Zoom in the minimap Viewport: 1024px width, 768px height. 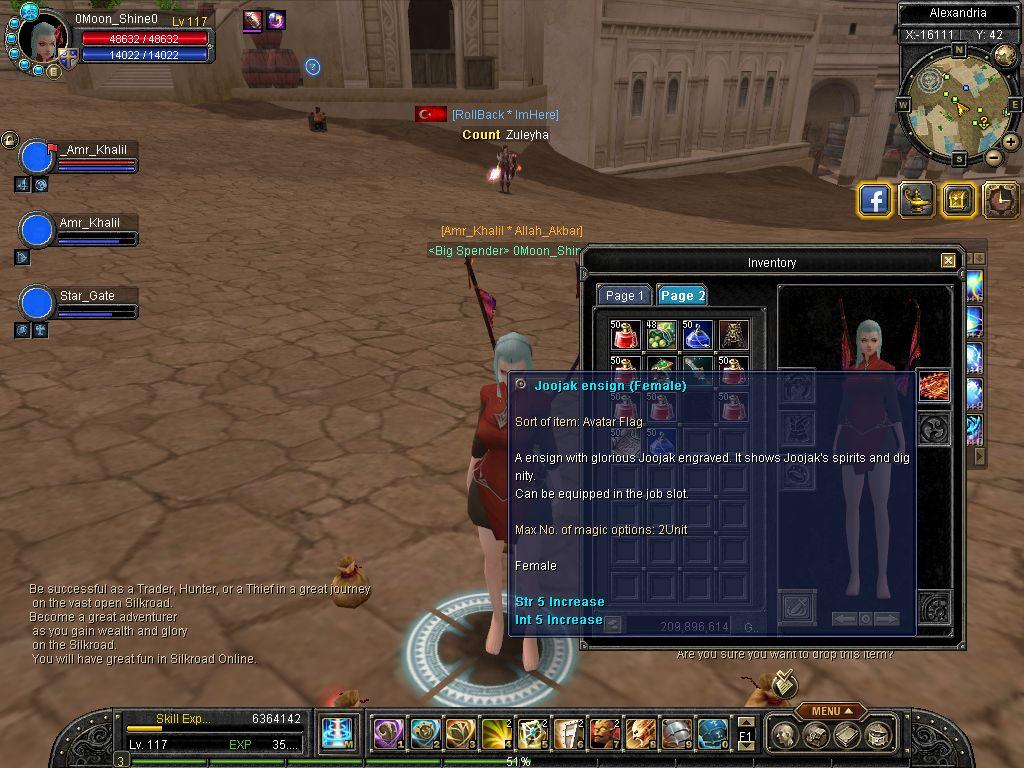click(1011, 142)
